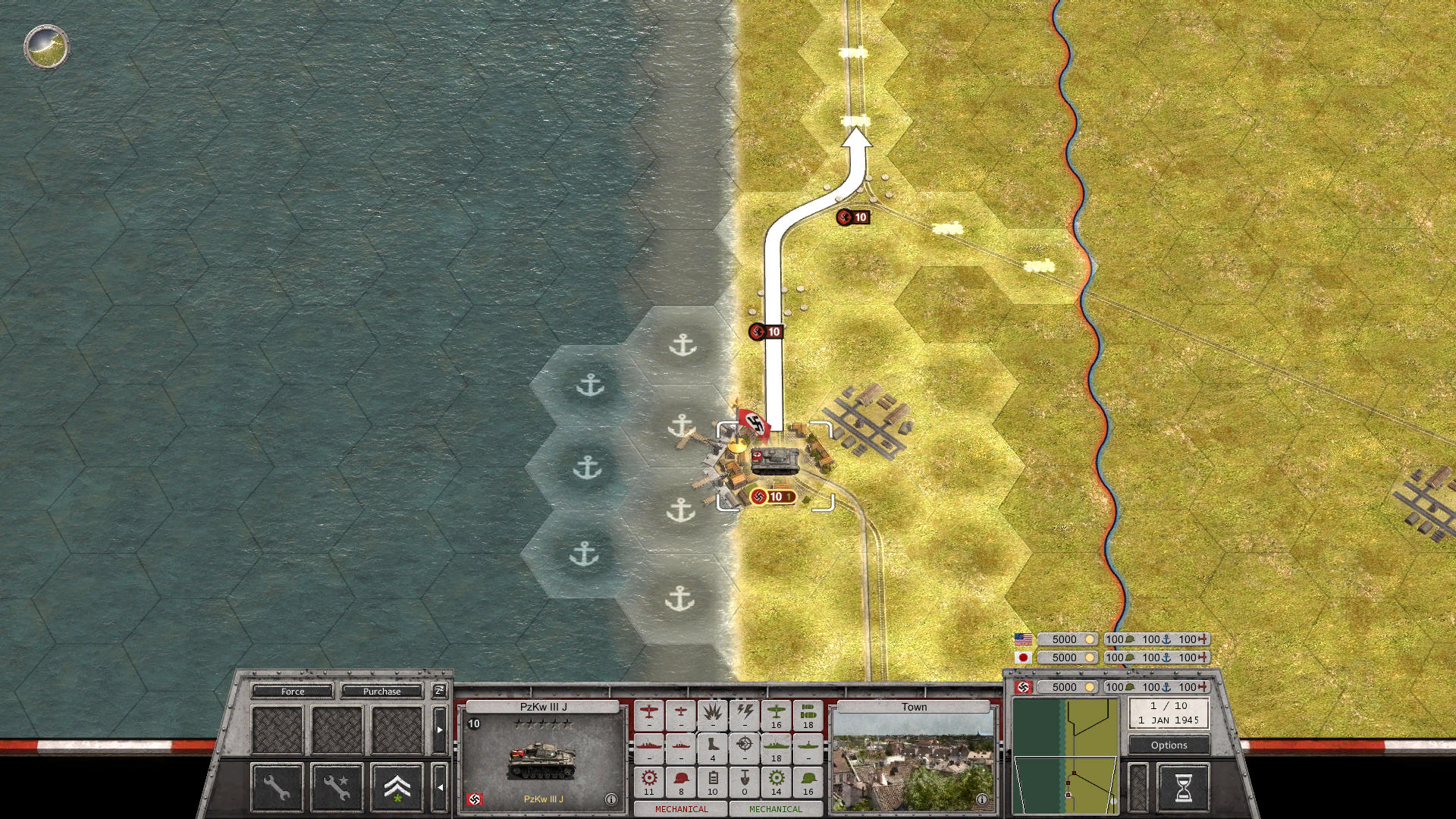Click the US flag resource indicator
1456x819 pixels.
[1025, 639]
